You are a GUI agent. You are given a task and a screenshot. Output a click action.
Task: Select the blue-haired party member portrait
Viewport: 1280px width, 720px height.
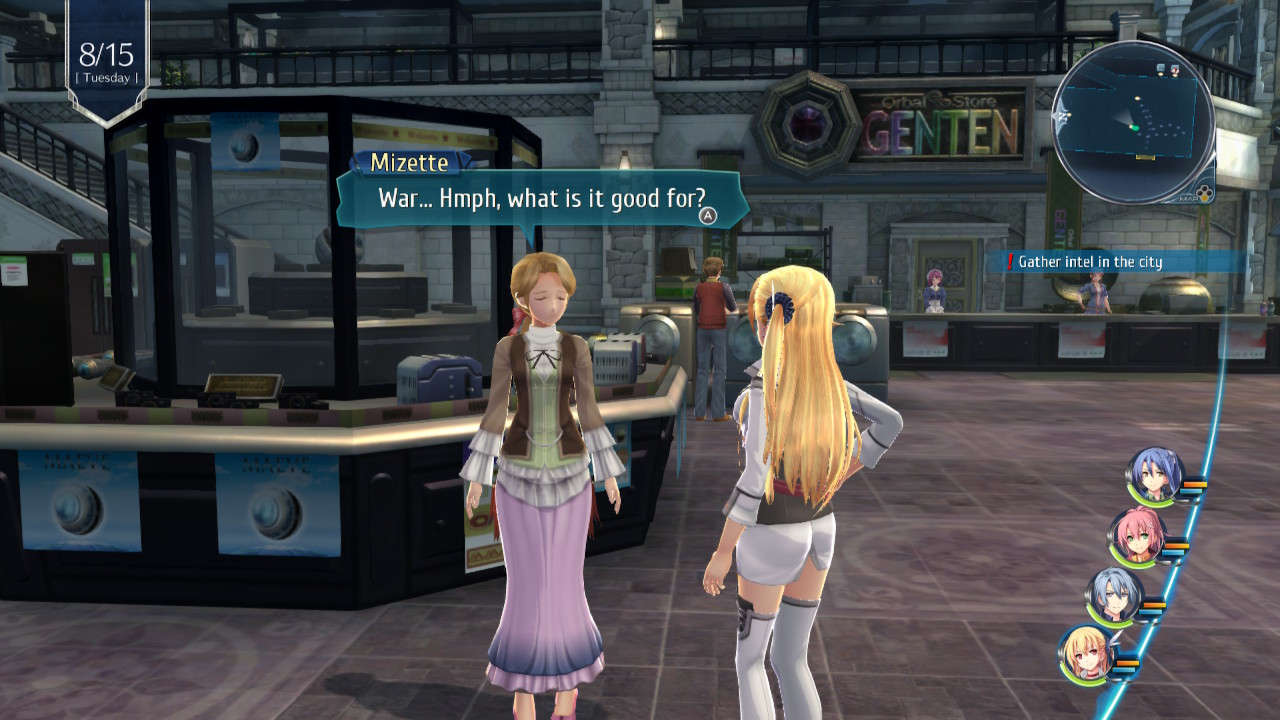pos(1155,475)
